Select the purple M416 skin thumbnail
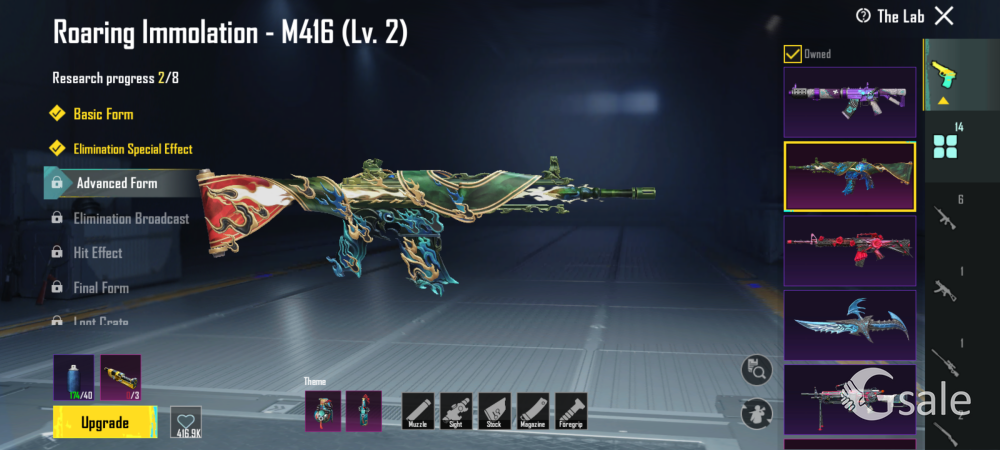 pyautogui.click(x=850, y=102)
